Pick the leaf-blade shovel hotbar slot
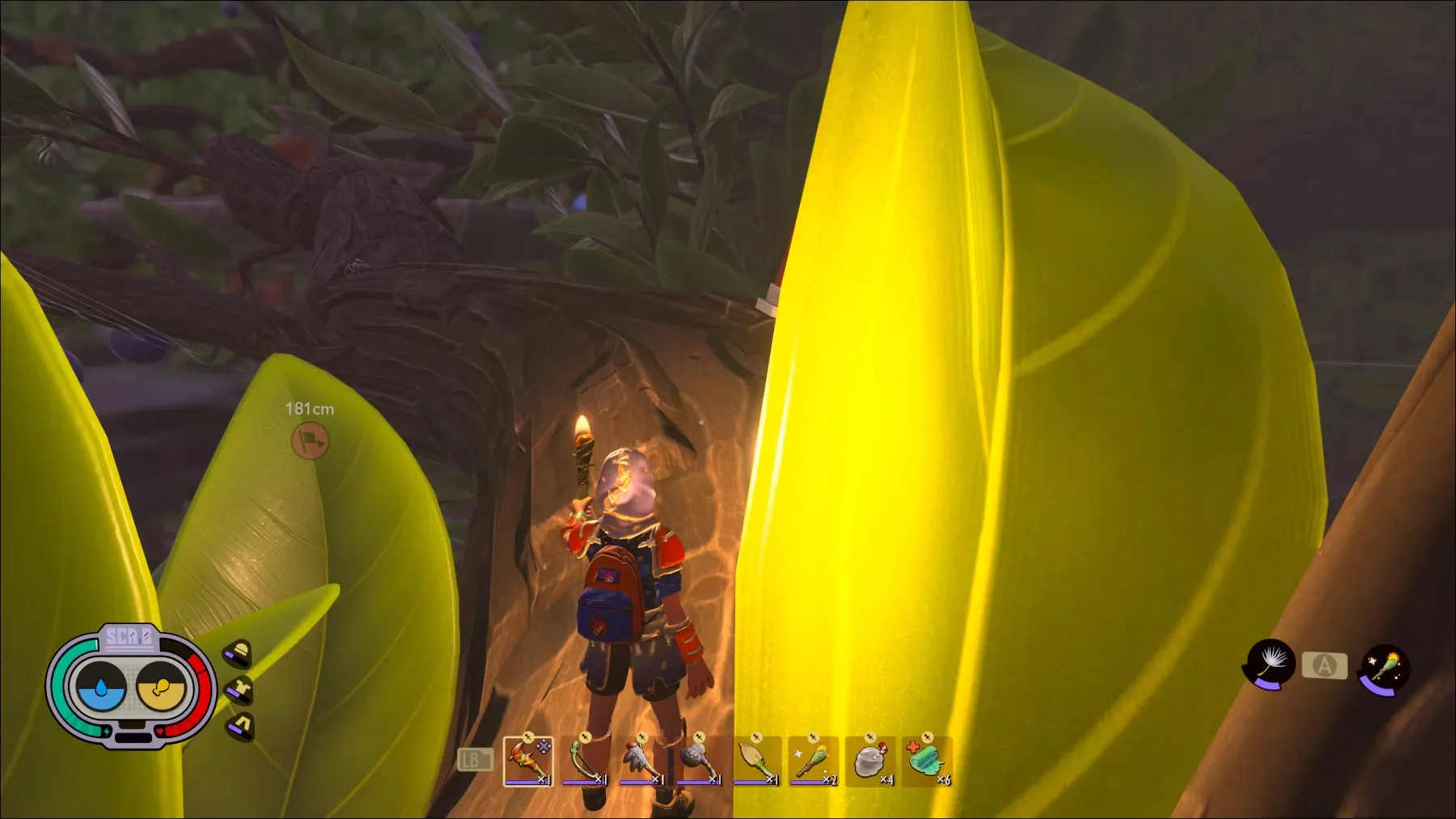 click(756, 761)
